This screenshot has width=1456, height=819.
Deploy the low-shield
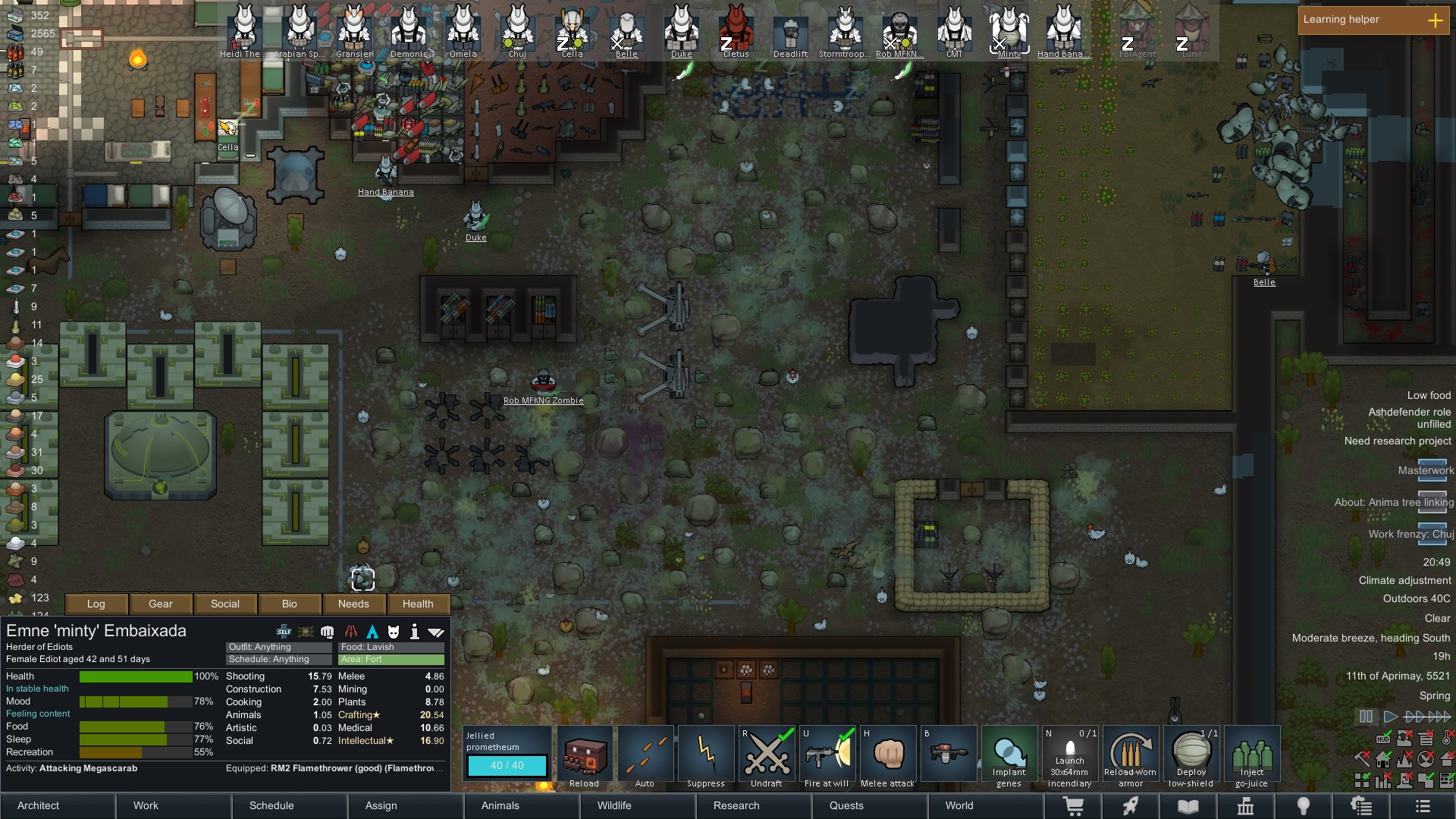[x=1191, y=755]
